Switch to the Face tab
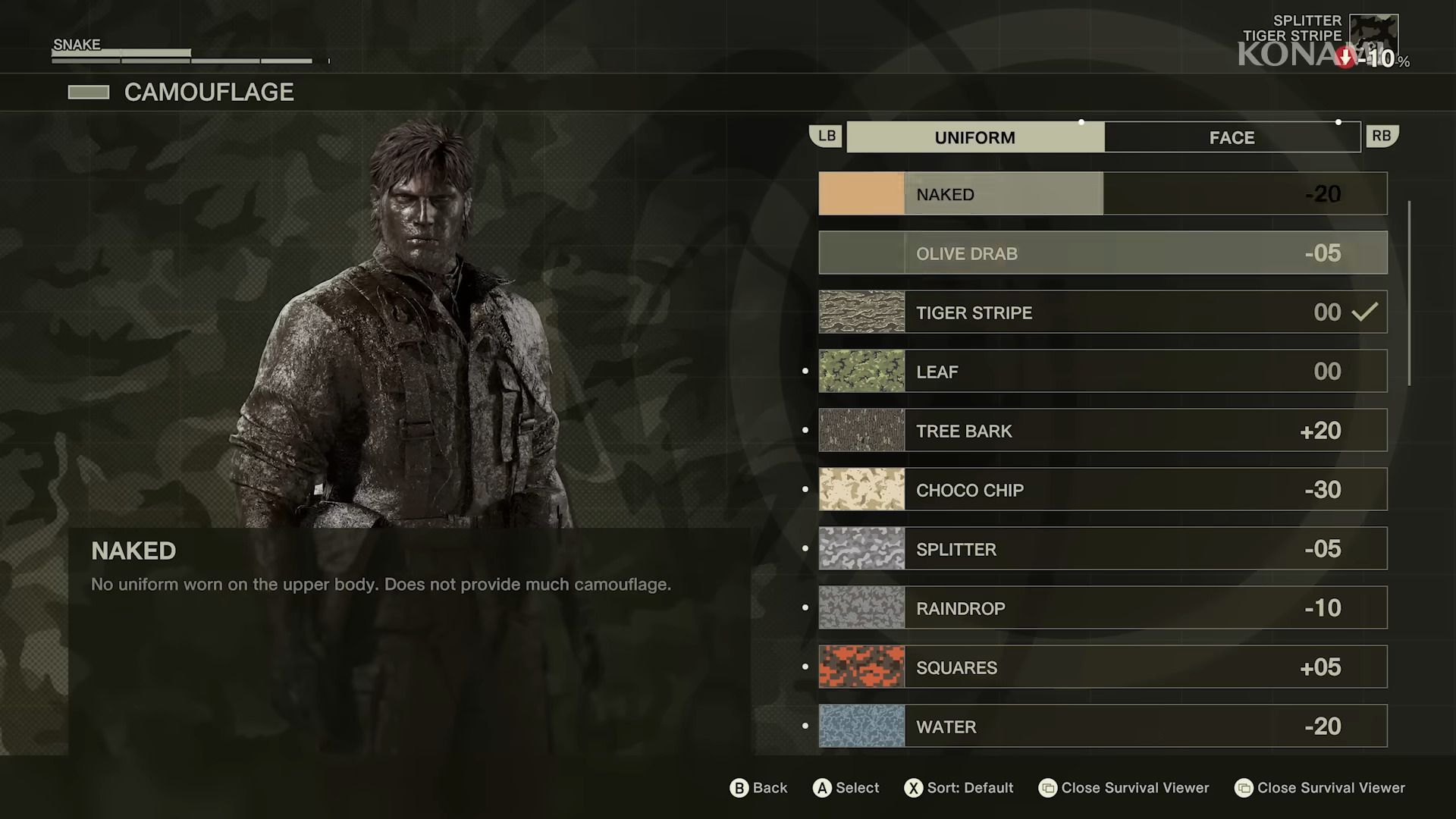This screenshot has width=1456, height=819. coord(1232,137)
